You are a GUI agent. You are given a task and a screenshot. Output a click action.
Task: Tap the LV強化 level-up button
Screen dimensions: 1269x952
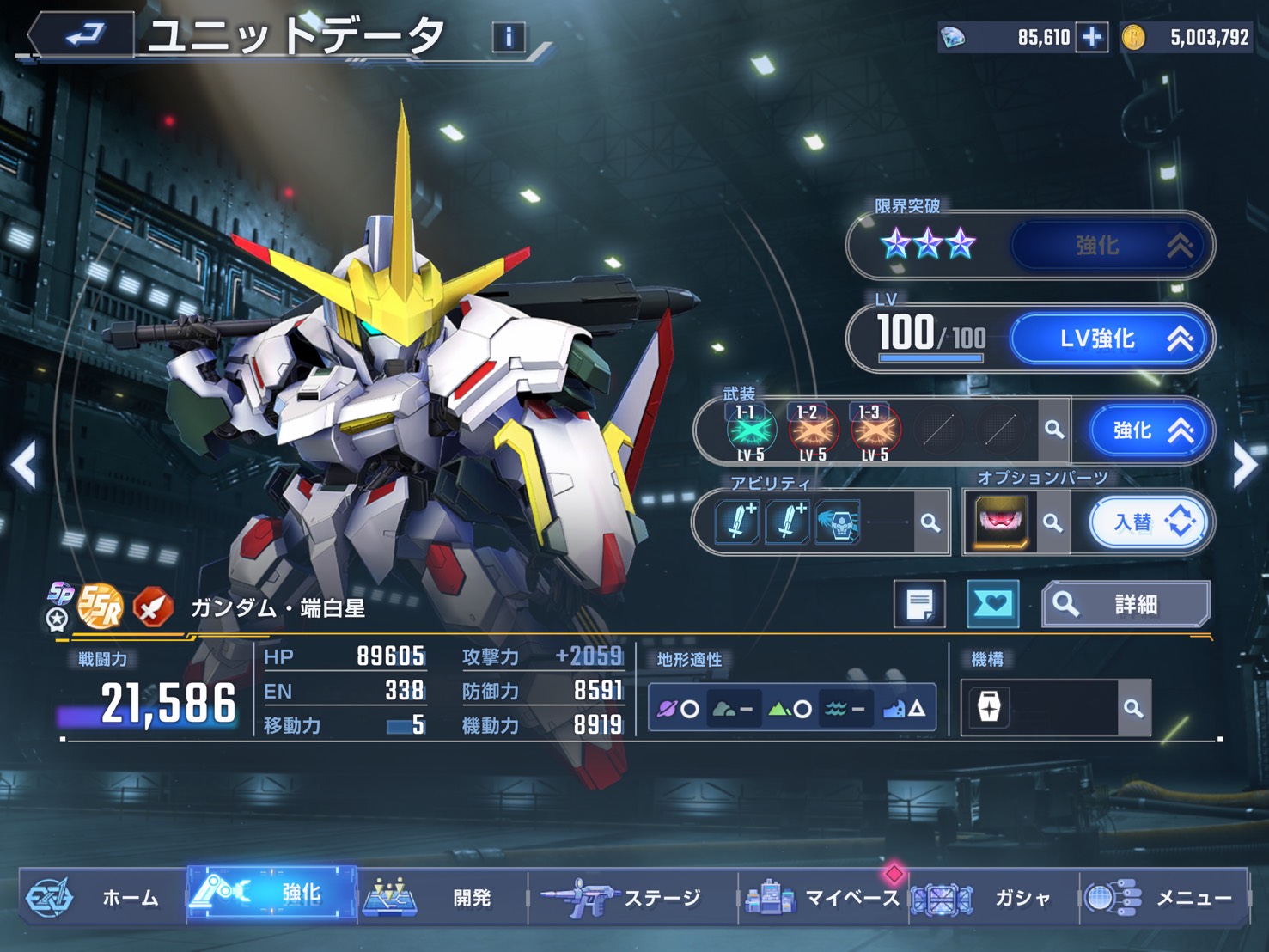point(1113,339)
